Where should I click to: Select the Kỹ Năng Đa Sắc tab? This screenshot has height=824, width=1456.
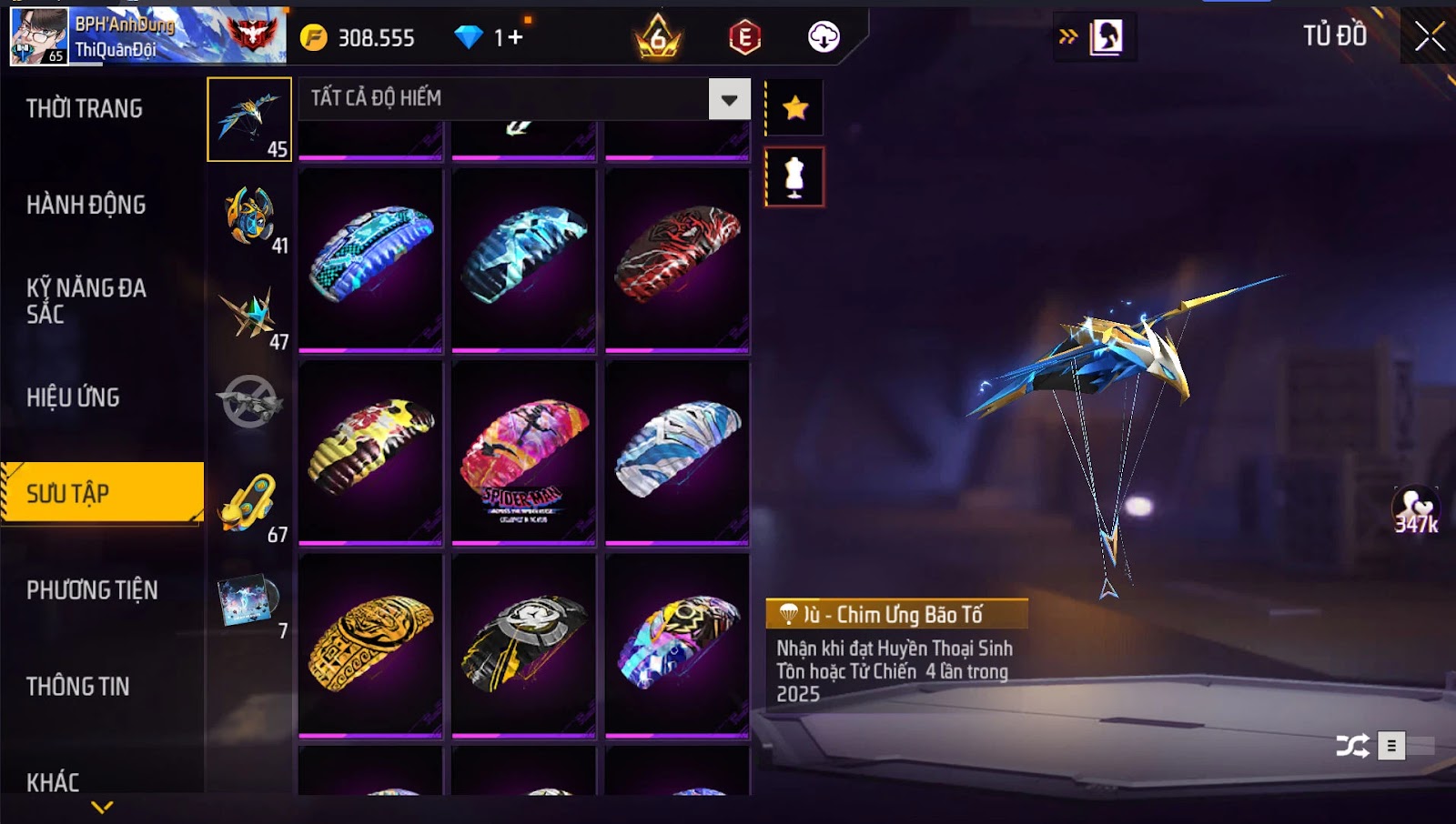(86, 301)
